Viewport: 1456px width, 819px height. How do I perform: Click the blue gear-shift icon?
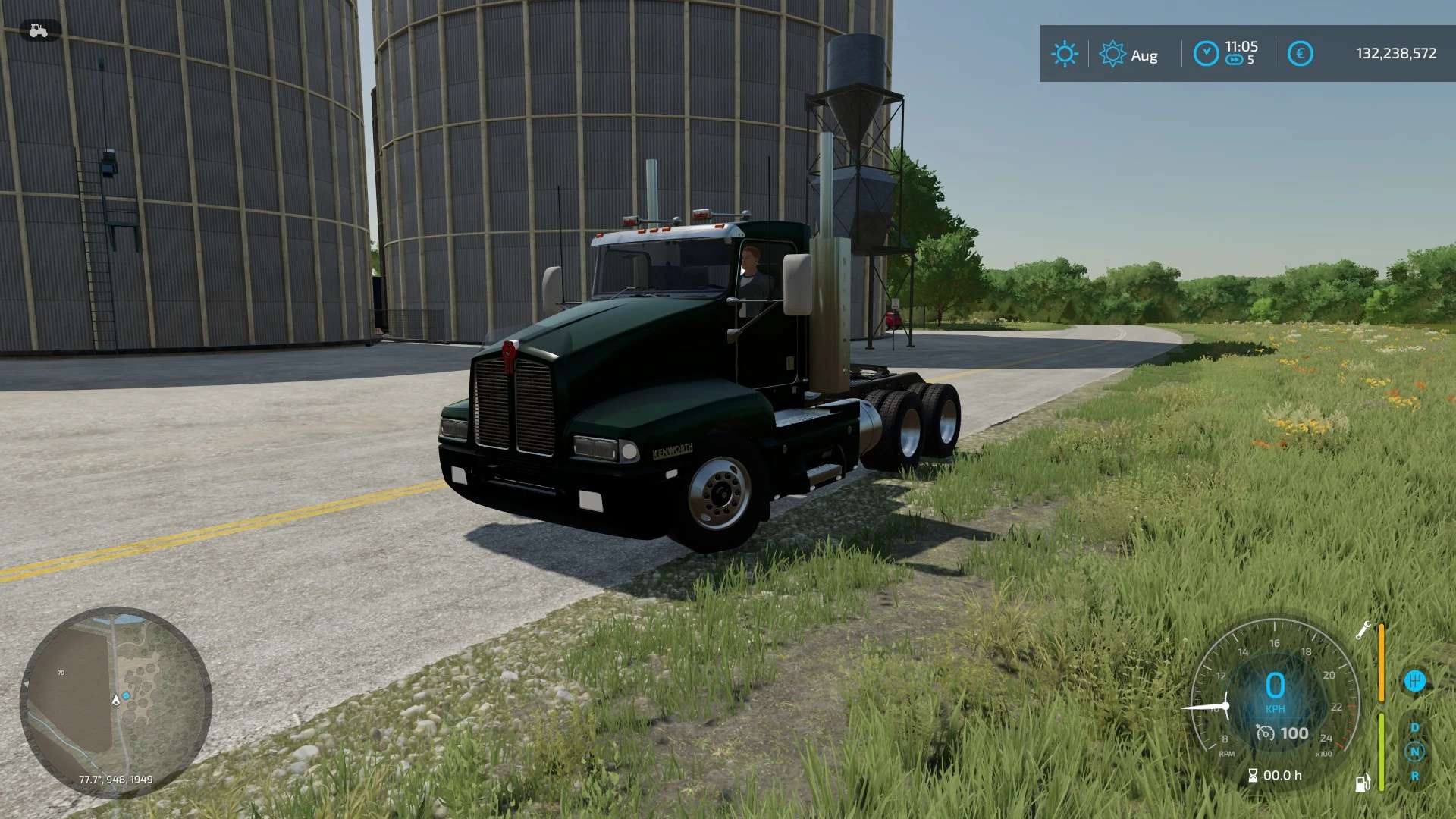tap(1414, 681)
